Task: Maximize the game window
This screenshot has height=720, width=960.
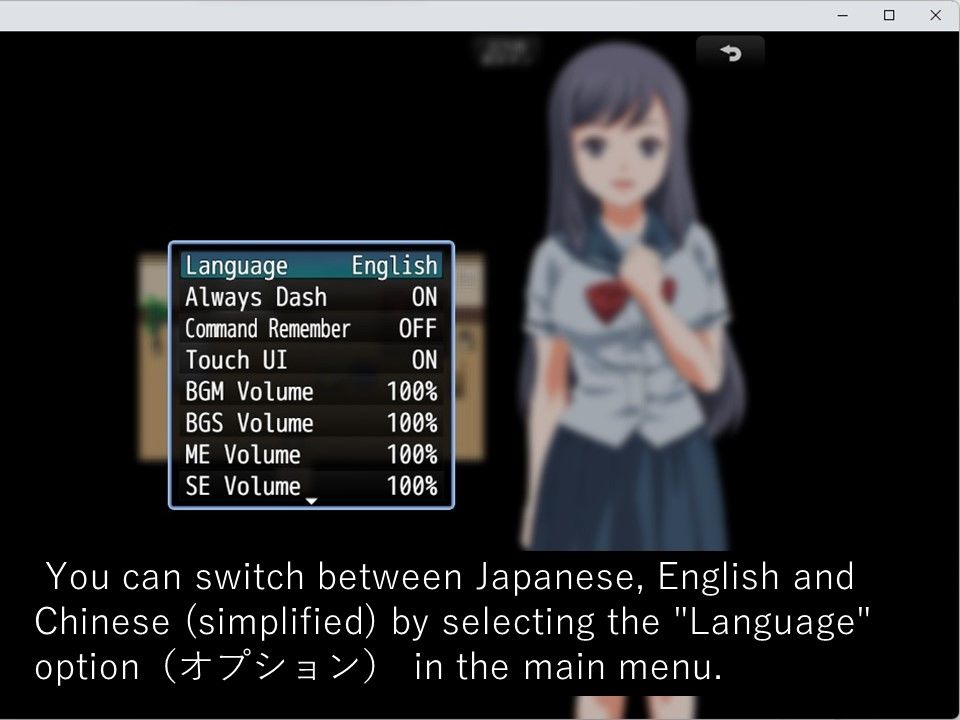Action: click(888, 15)
